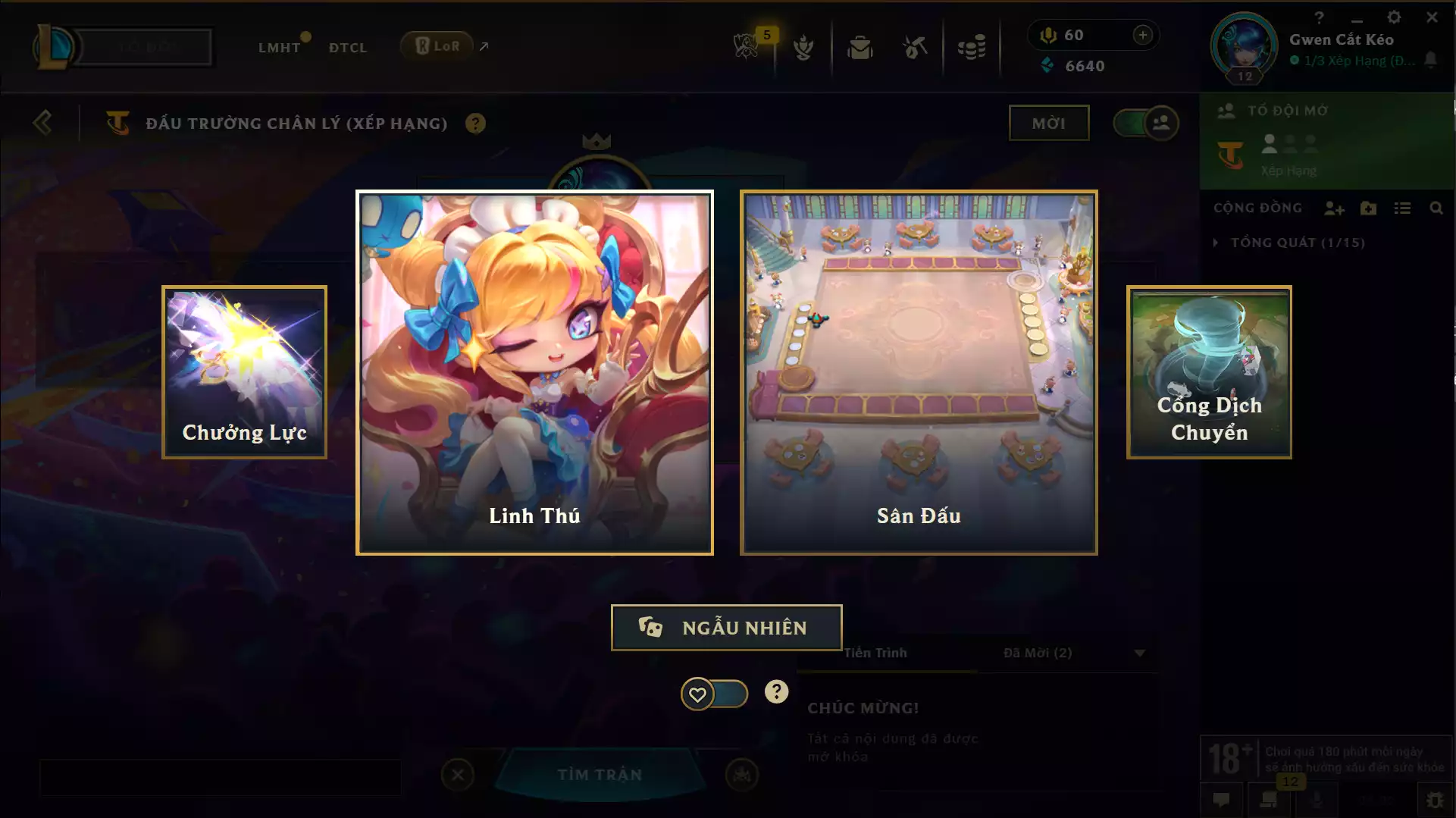Search friends with the magnifier icon
This screenshot has height=818, width=1456.
coord(1437,208)
